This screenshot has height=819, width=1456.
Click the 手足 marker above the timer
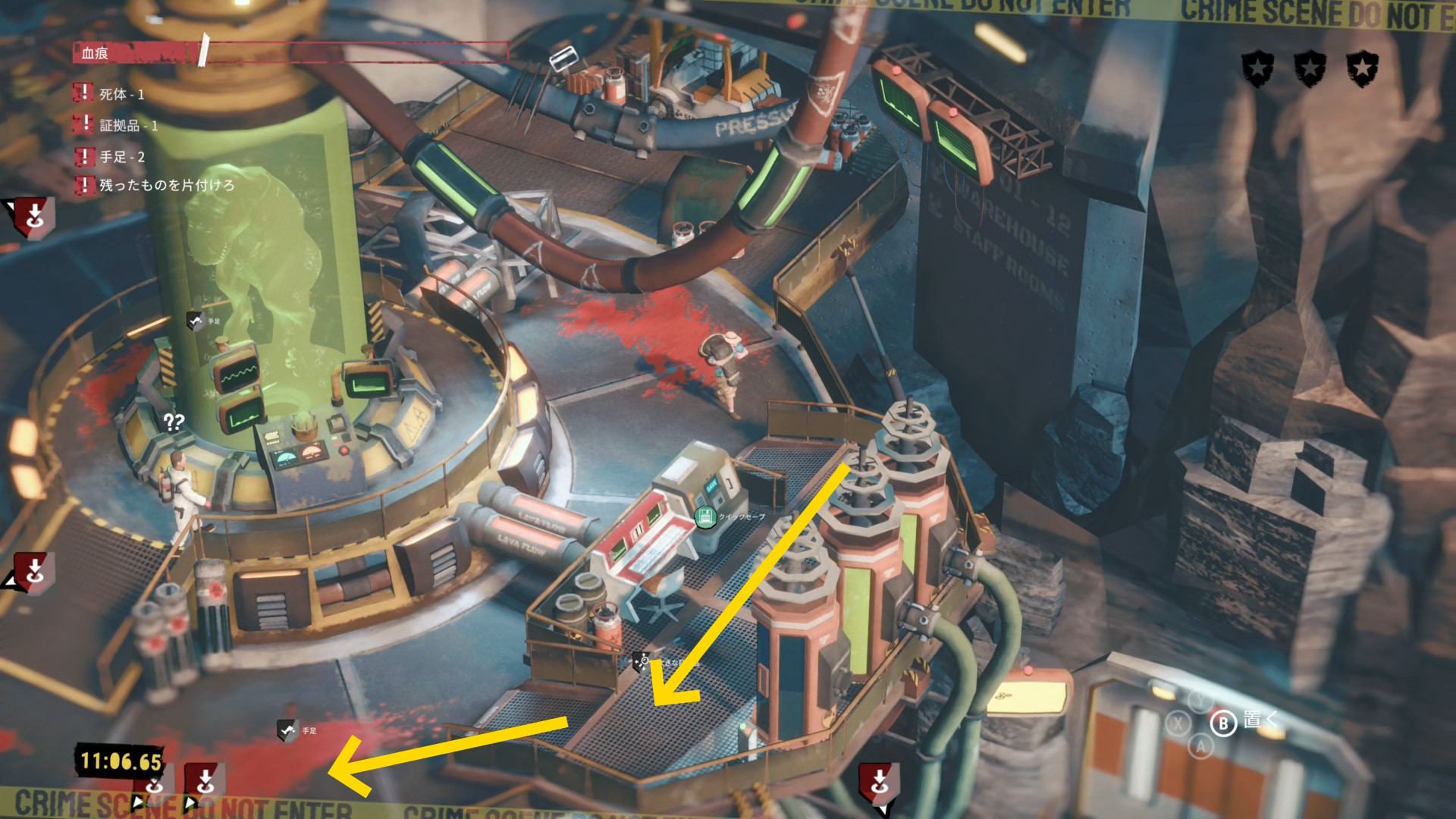pos(288,730)
